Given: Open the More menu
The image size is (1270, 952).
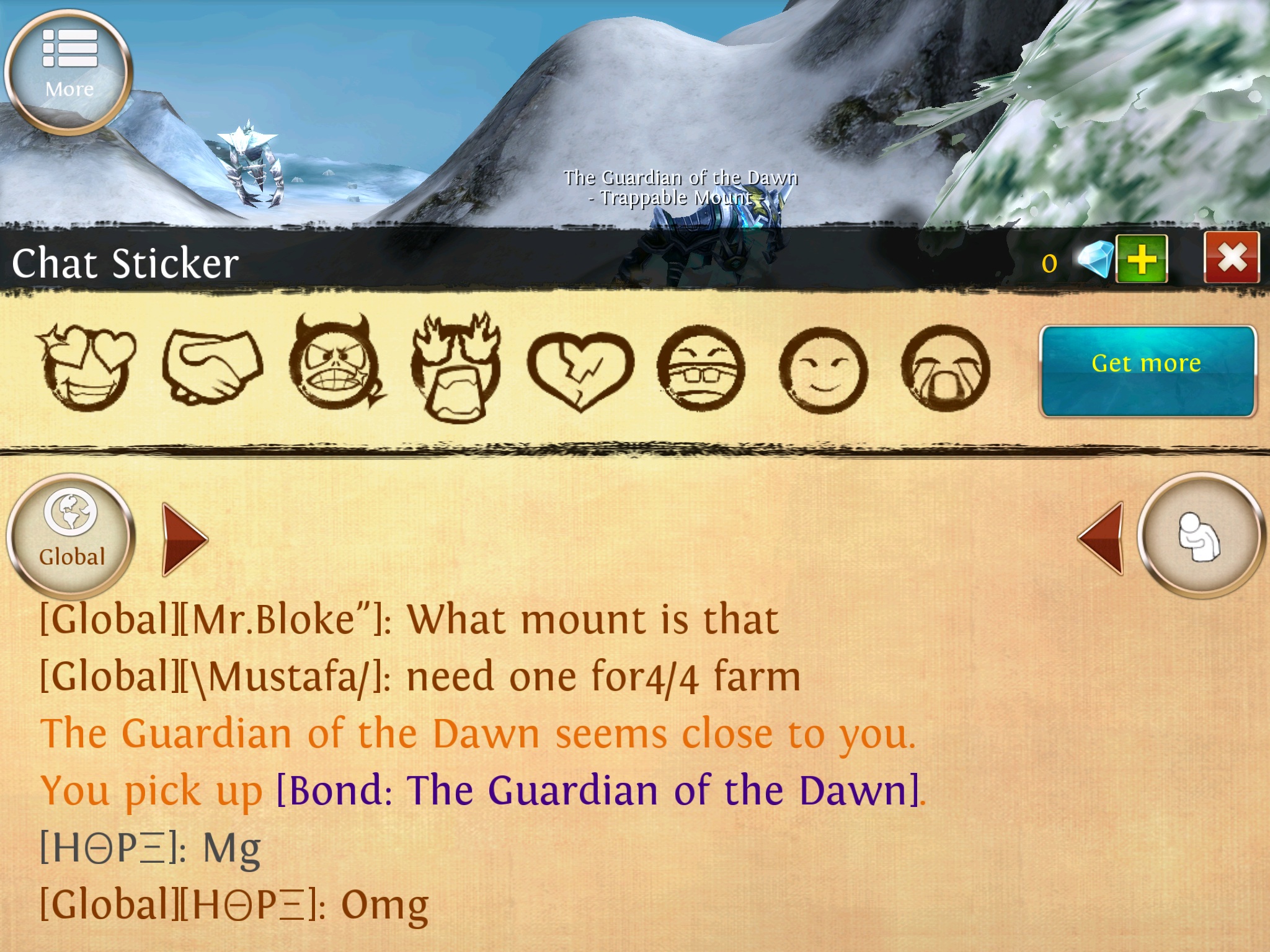Looking at the screenshot, I should click(x=69, y=70).
